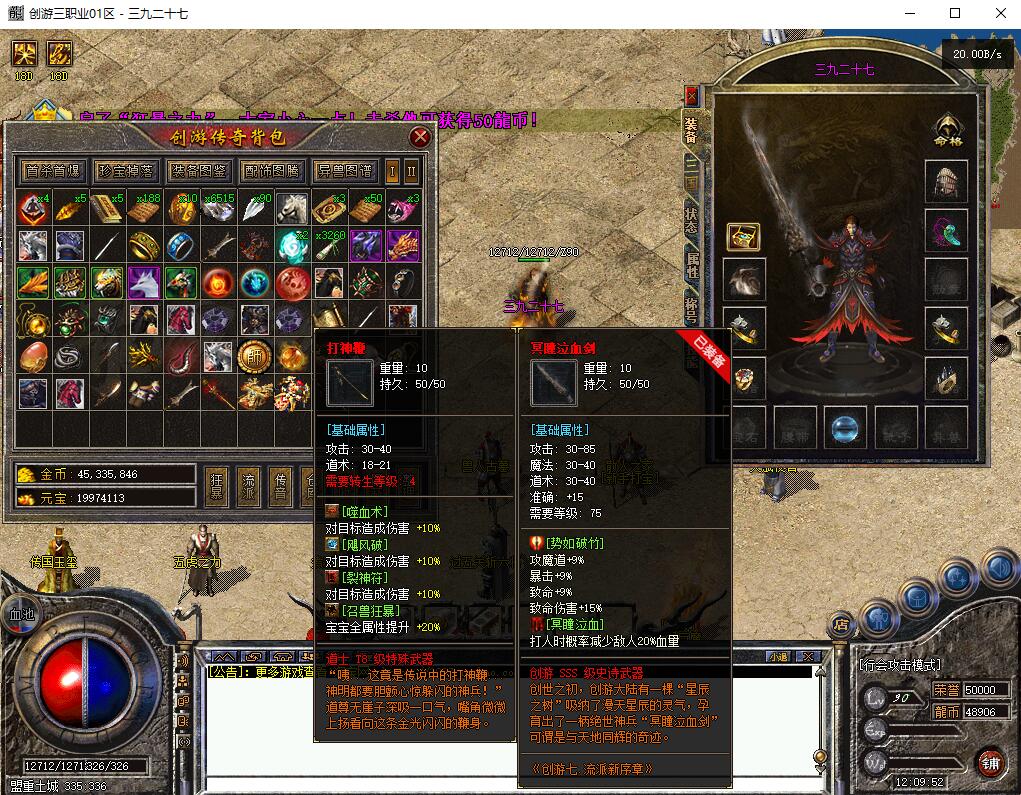Open the 首杀首爆 tab in the bag
Screen dimensions: 1021x795
tap(54, 171)
